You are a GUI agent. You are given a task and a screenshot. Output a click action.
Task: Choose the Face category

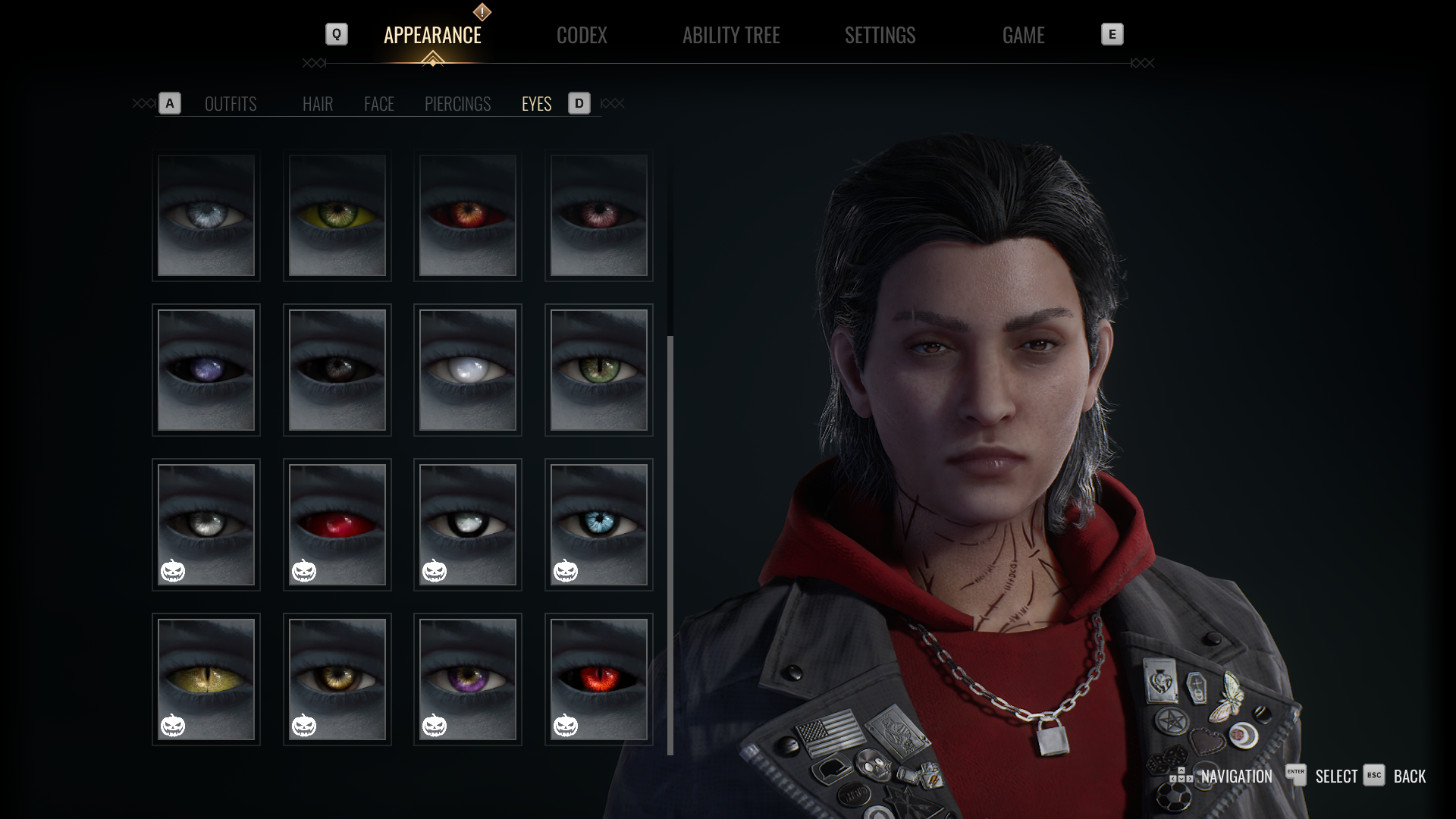click(x=379, y=104)
